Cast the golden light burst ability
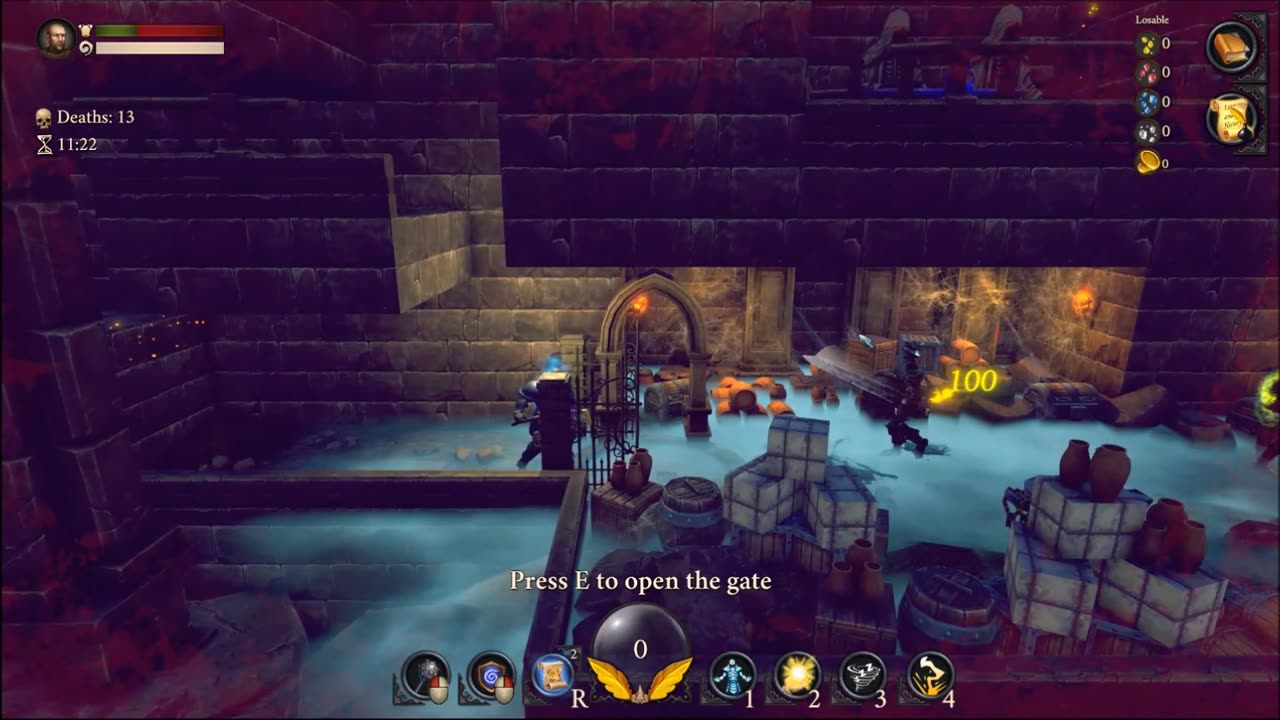The width and height of the screenshot is (1280, 720). pos(797,675)
